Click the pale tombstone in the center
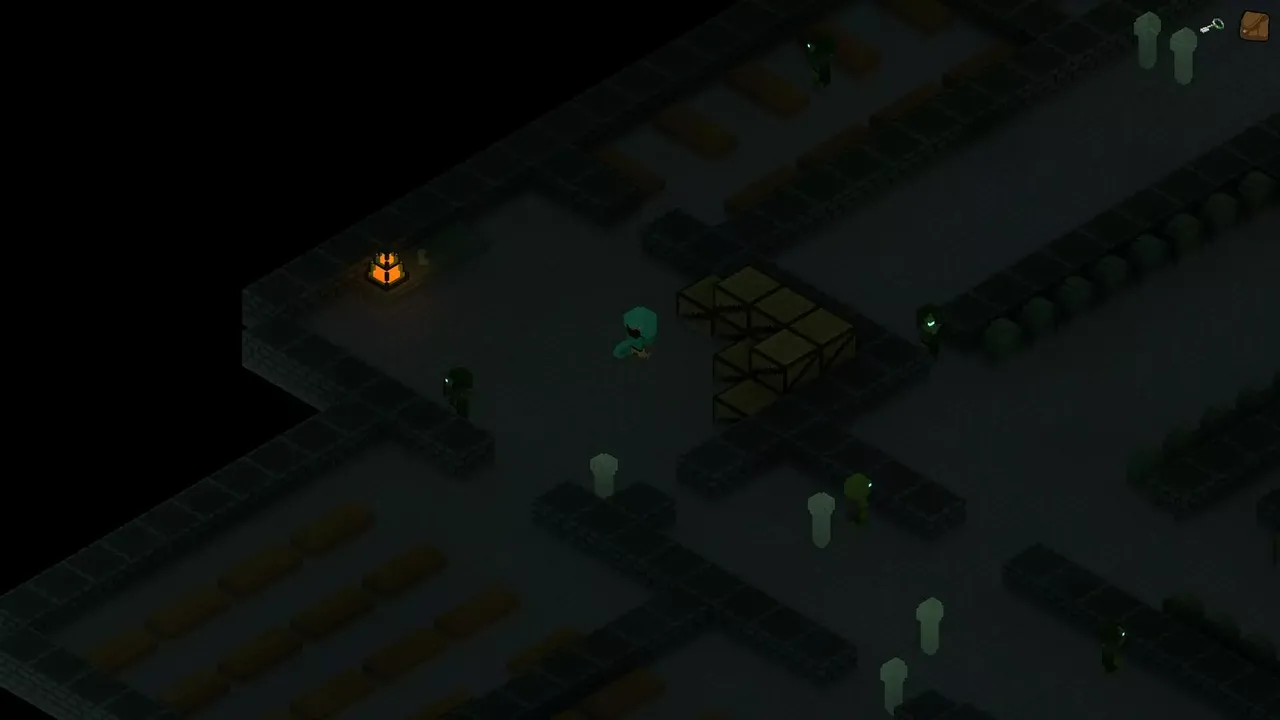1280x720 pixels. 603,468
